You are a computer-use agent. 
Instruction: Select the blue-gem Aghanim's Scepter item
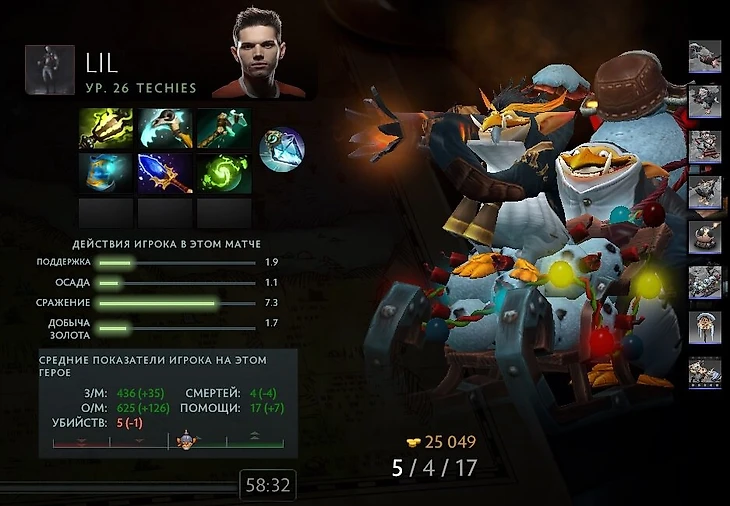[x=164, y=172]
